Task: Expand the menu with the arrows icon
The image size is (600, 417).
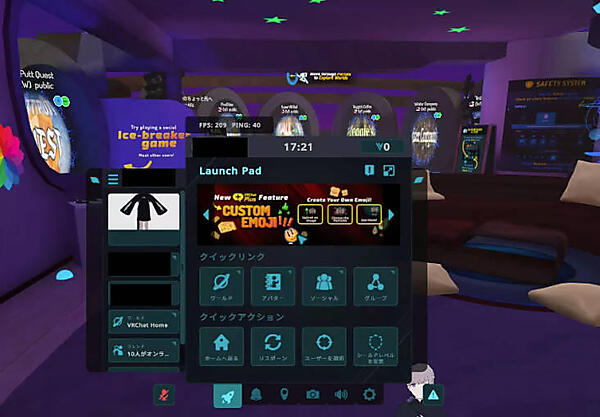Action: point(388,171)
